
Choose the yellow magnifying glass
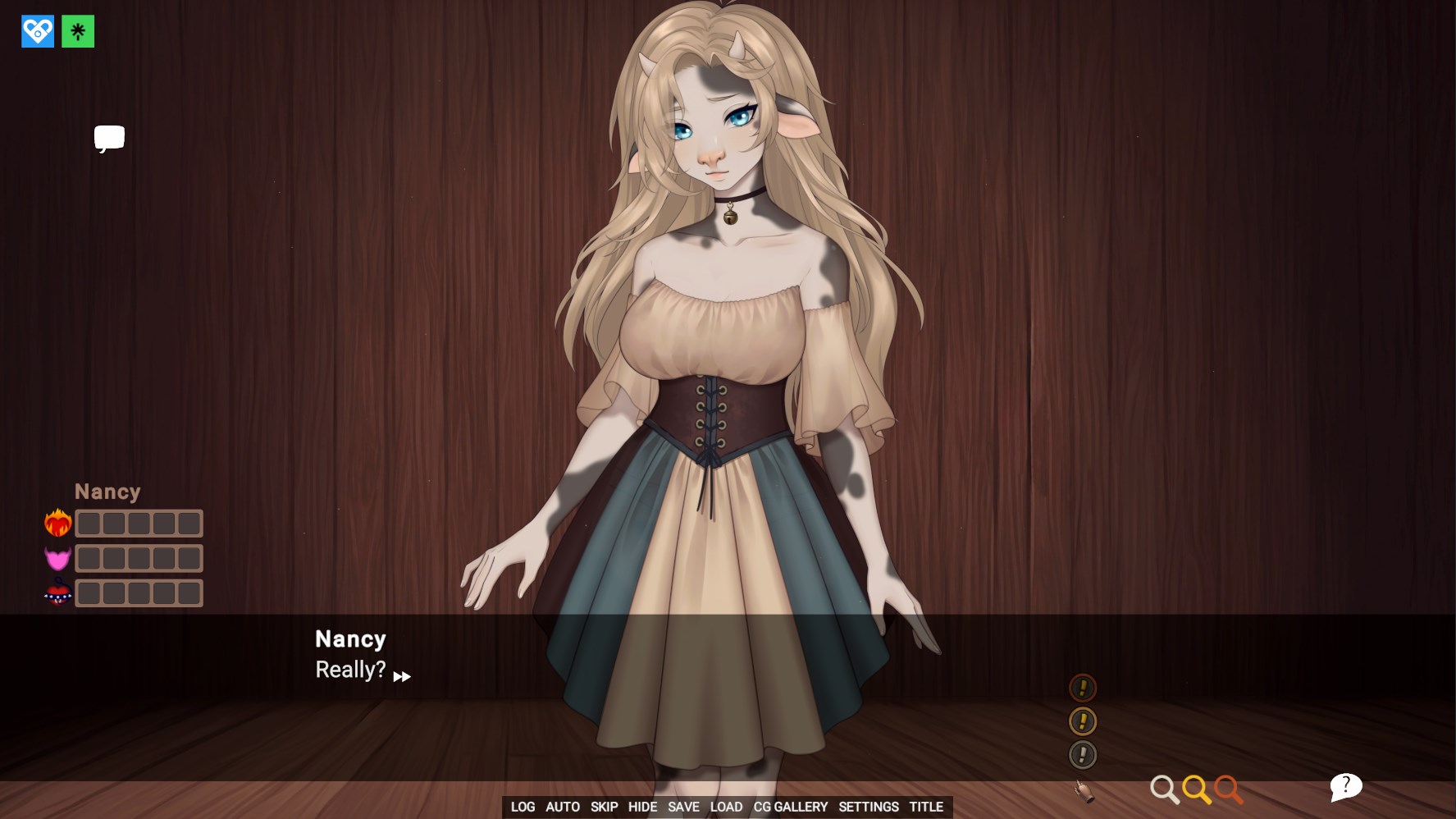pyautogui.click(x=1196, y=789)
